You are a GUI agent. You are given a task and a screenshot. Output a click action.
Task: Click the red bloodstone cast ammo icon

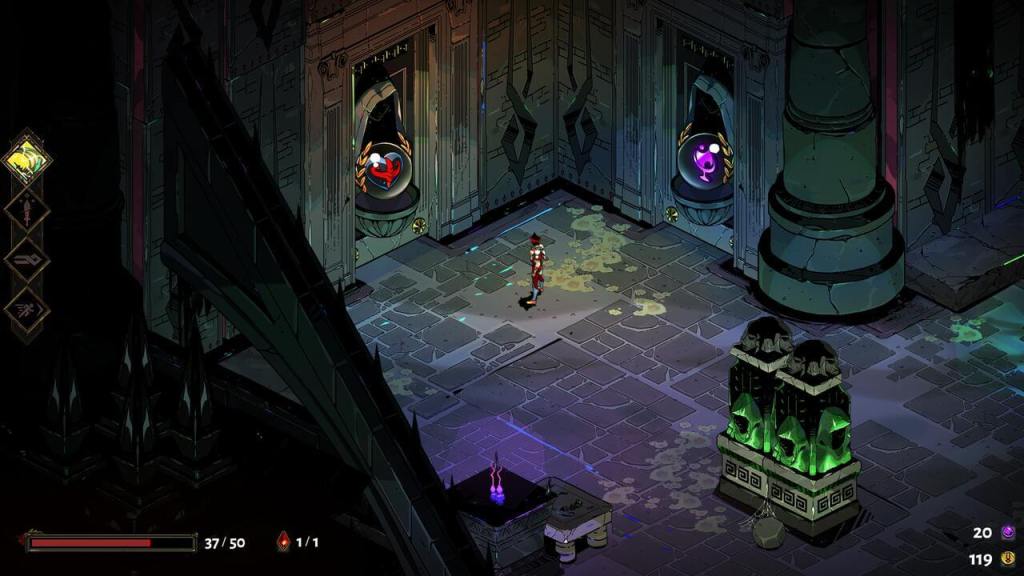[x=284, y=542]
